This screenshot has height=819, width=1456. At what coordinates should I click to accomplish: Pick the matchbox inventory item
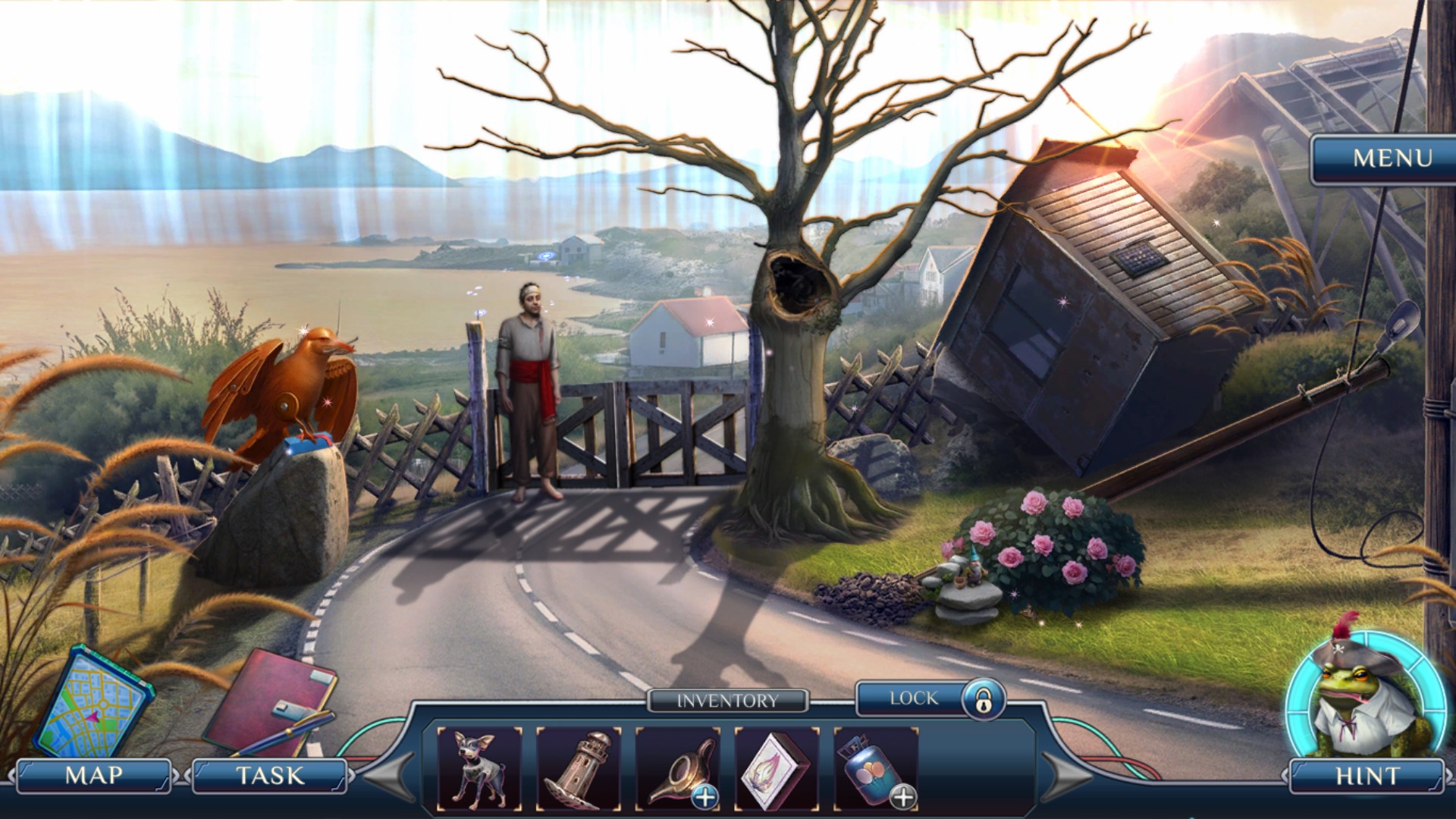[x=777, y=768]
